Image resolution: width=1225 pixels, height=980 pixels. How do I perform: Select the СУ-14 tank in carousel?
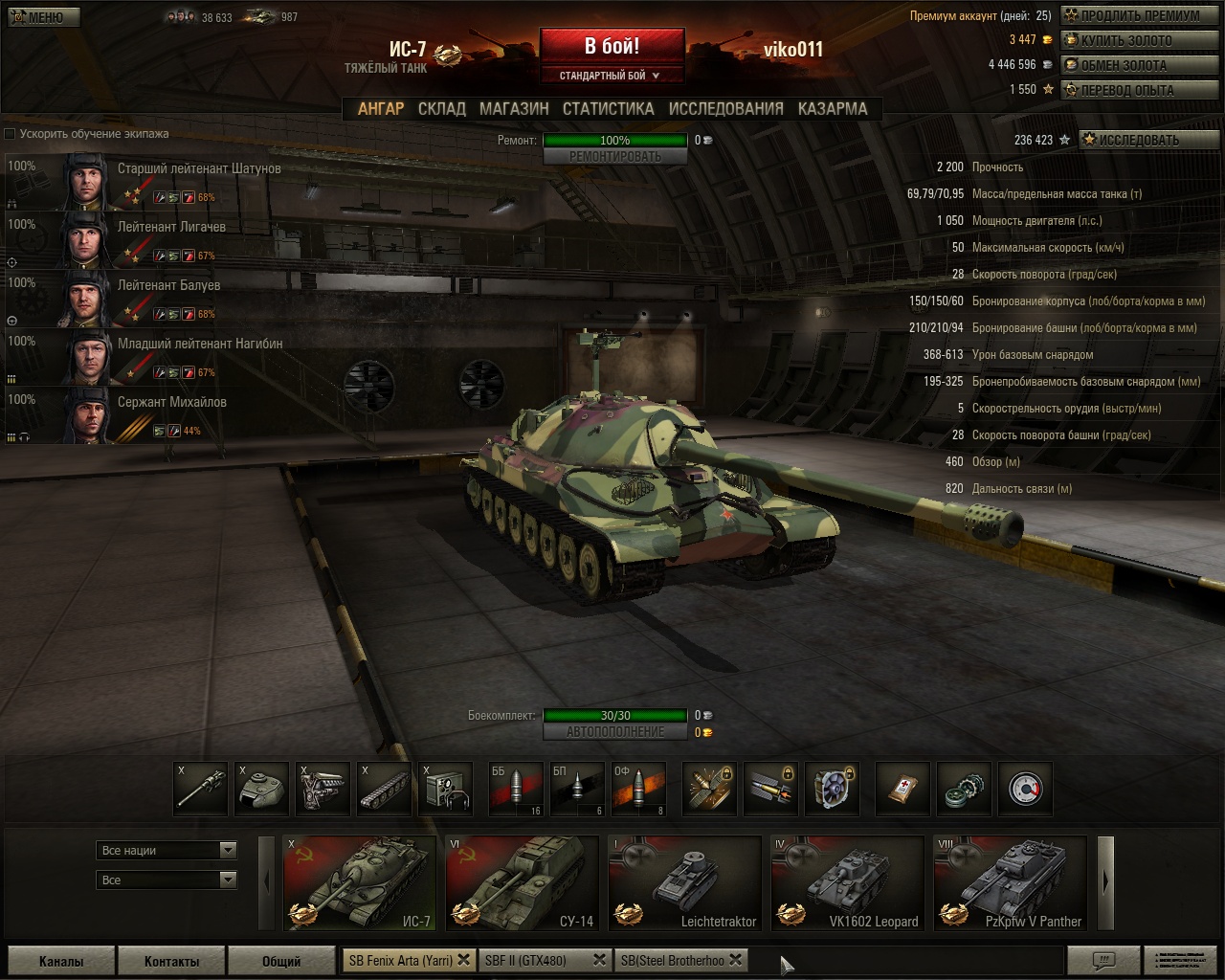(x=523, y=882)
